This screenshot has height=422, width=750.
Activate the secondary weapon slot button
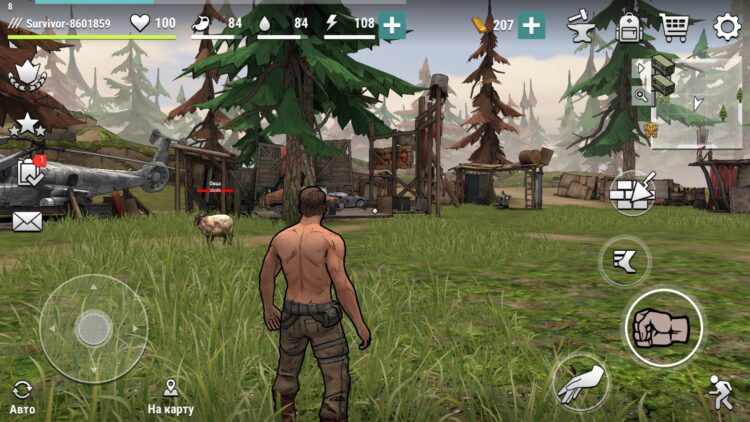point(624,262)
